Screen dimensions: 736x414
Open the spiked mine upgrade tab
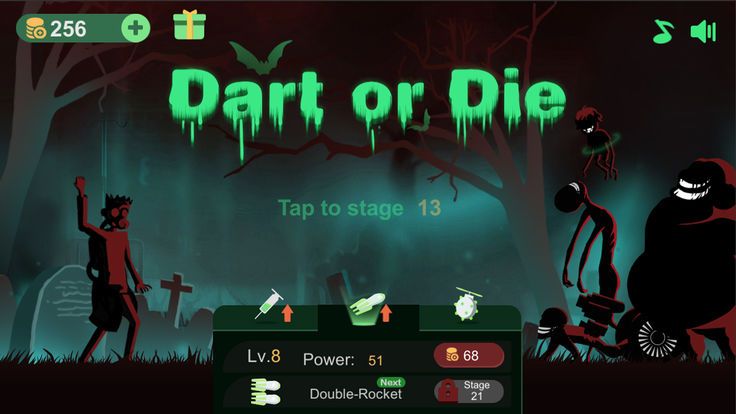(x=467, y=305)
